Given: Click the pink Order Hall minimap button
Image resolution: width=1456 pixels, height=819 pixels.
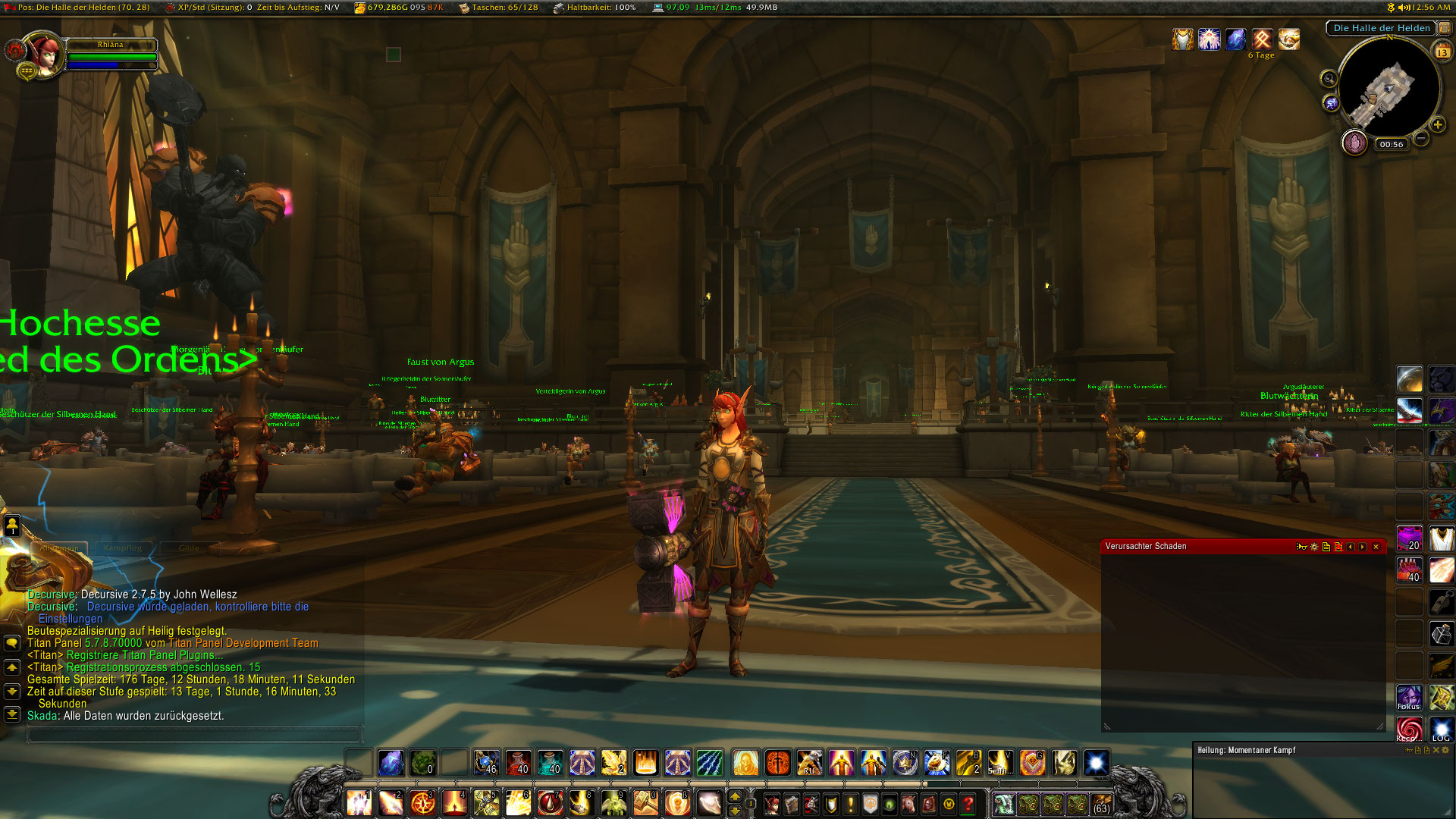Looking at the screenshot, I should click(x=1354, y=143).
